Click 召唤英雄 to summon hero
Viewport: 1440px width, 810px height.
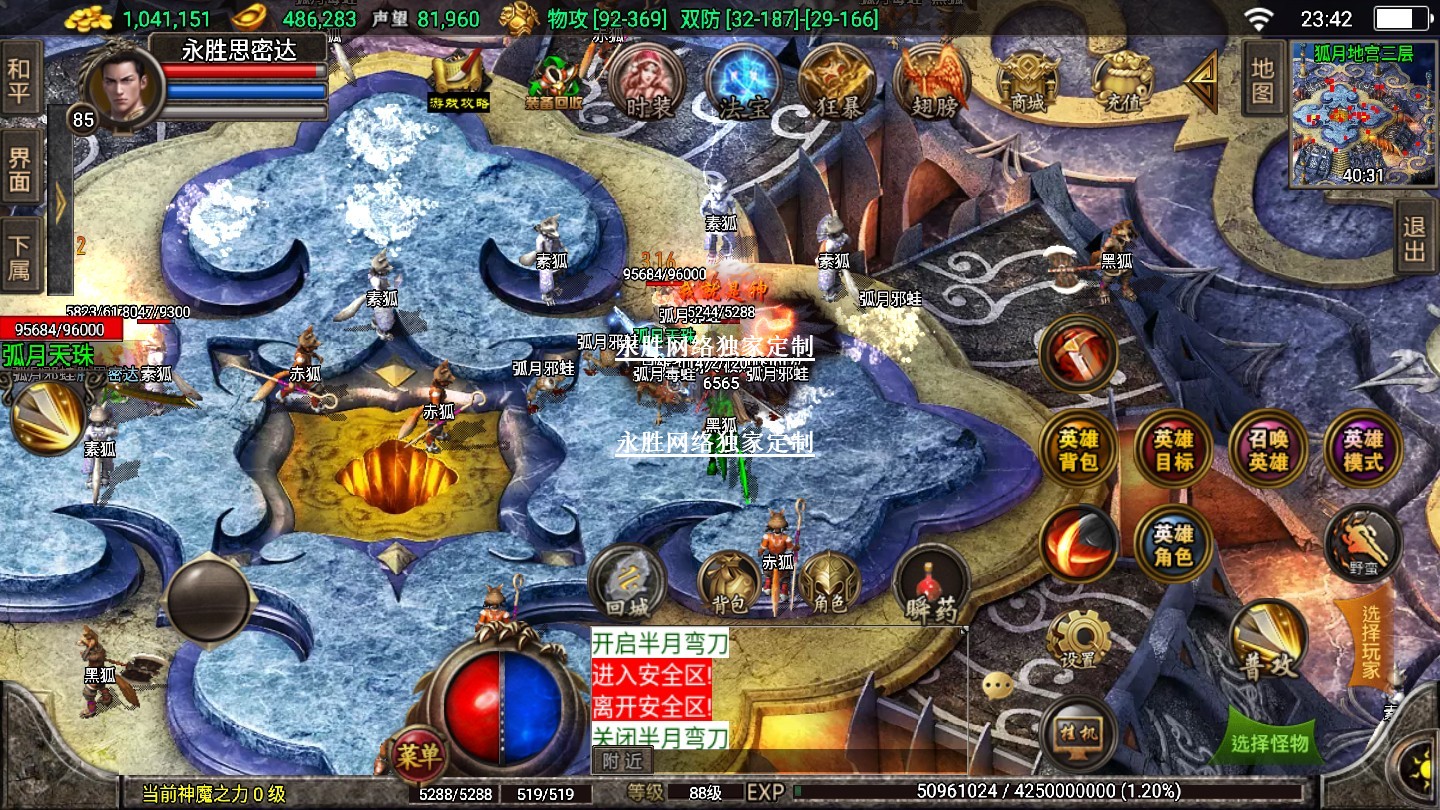click(1268, 451)
